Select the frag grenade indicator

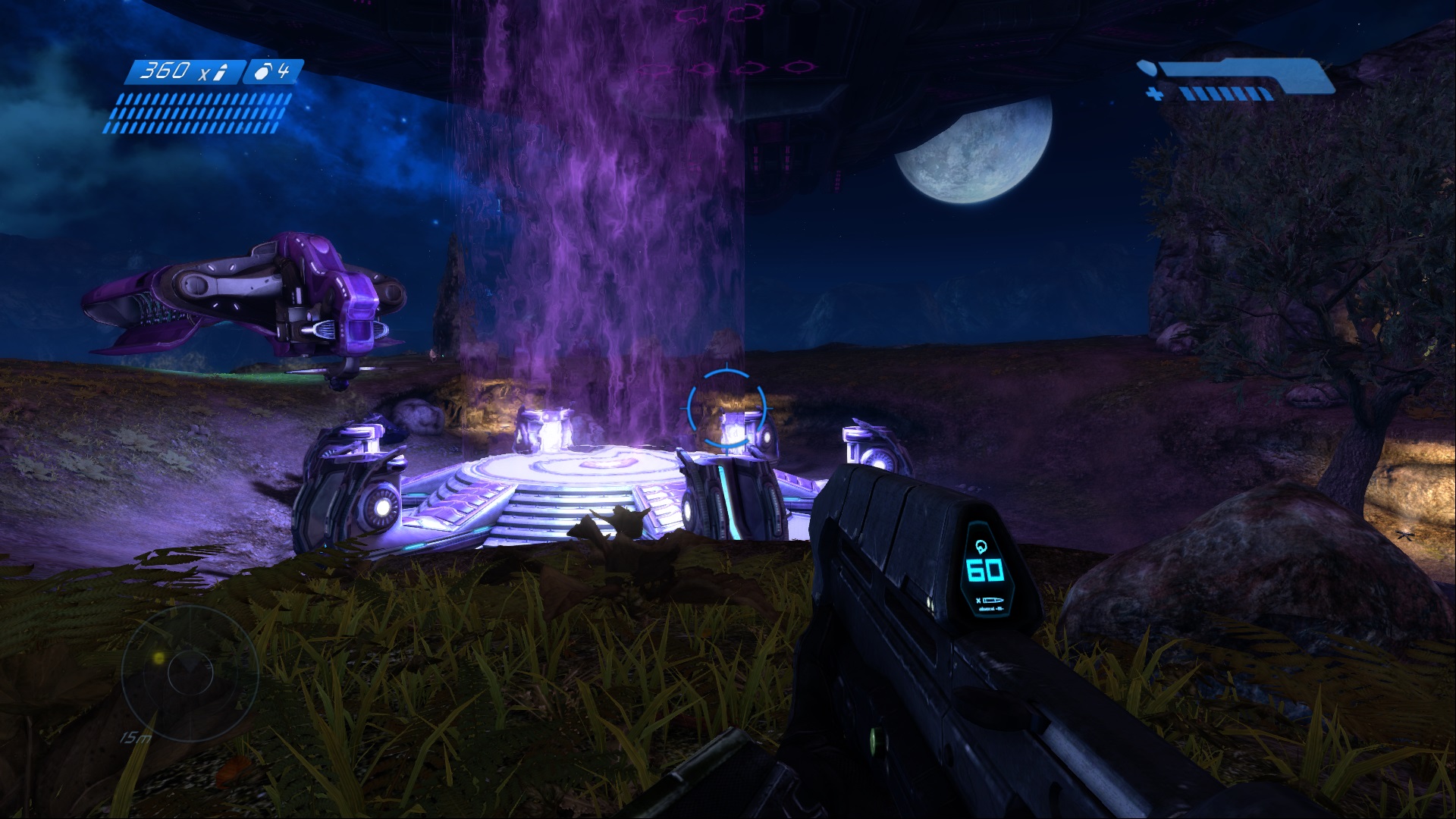273,72
